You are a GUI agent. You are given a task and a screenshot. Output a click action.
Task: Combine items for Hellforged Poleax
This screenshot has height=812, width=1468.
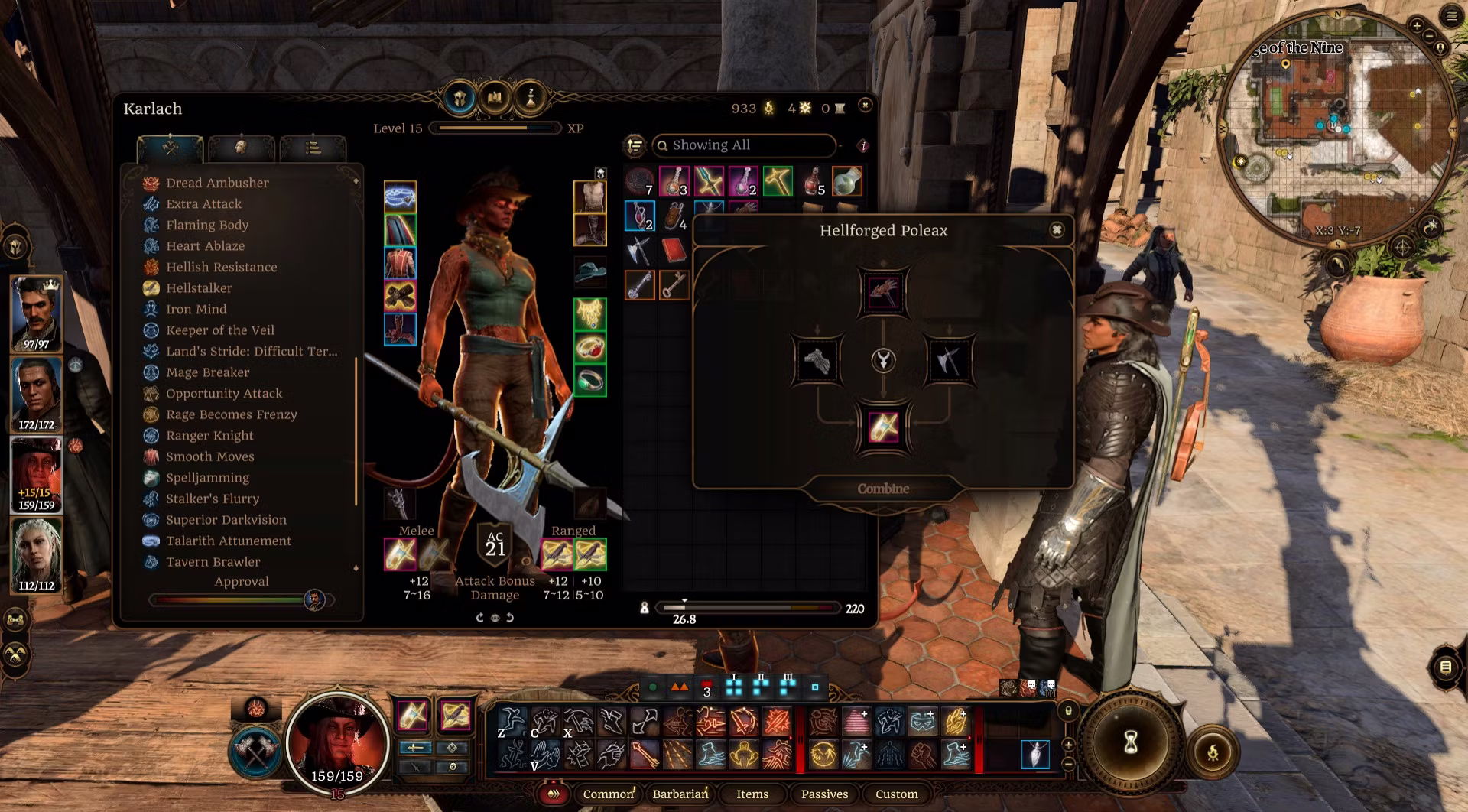click(883, 489)
